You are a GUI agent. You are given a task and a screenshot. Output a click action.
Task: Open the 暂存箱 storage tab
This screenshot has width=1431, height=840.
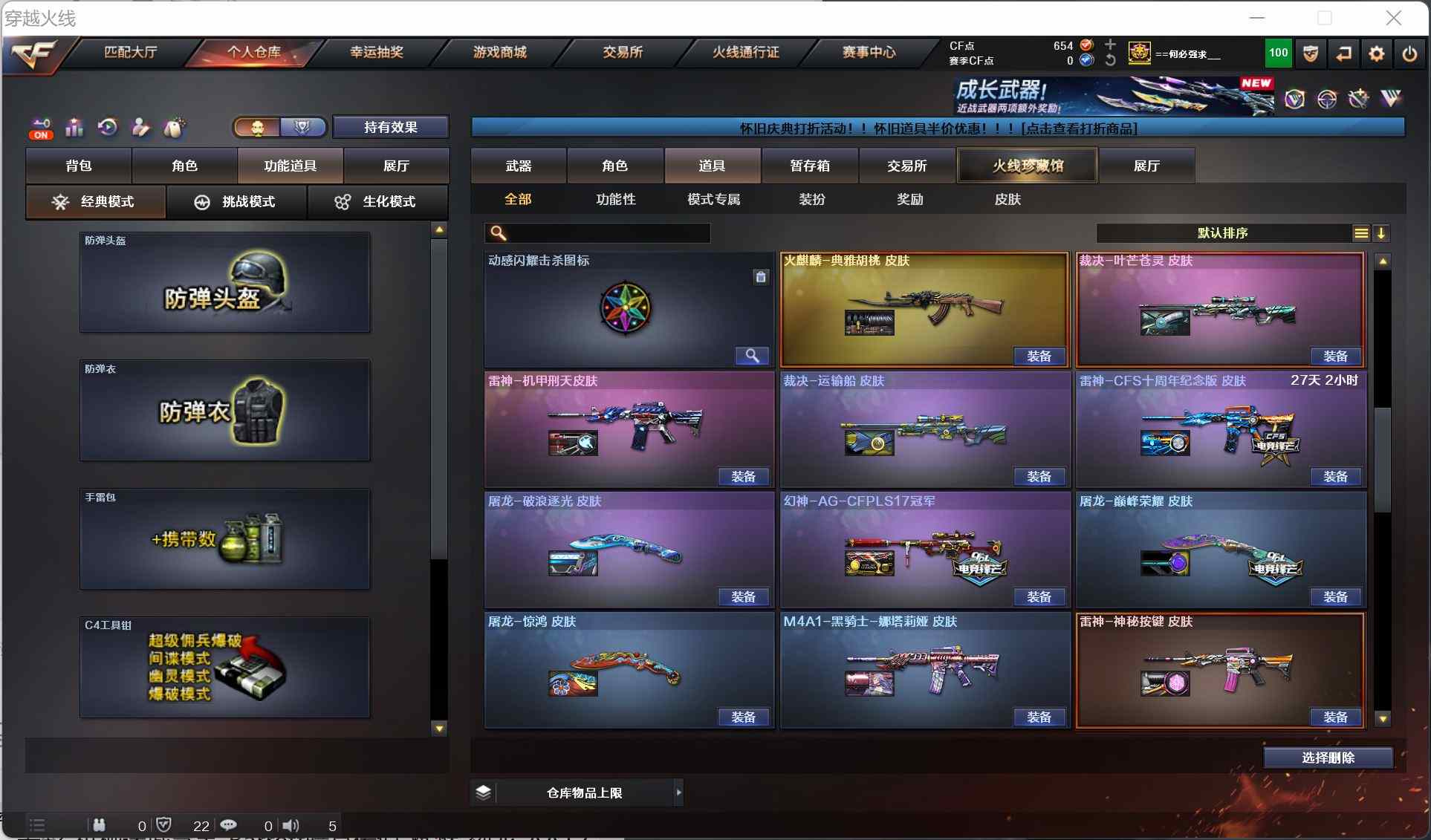[x=809, y=166]
